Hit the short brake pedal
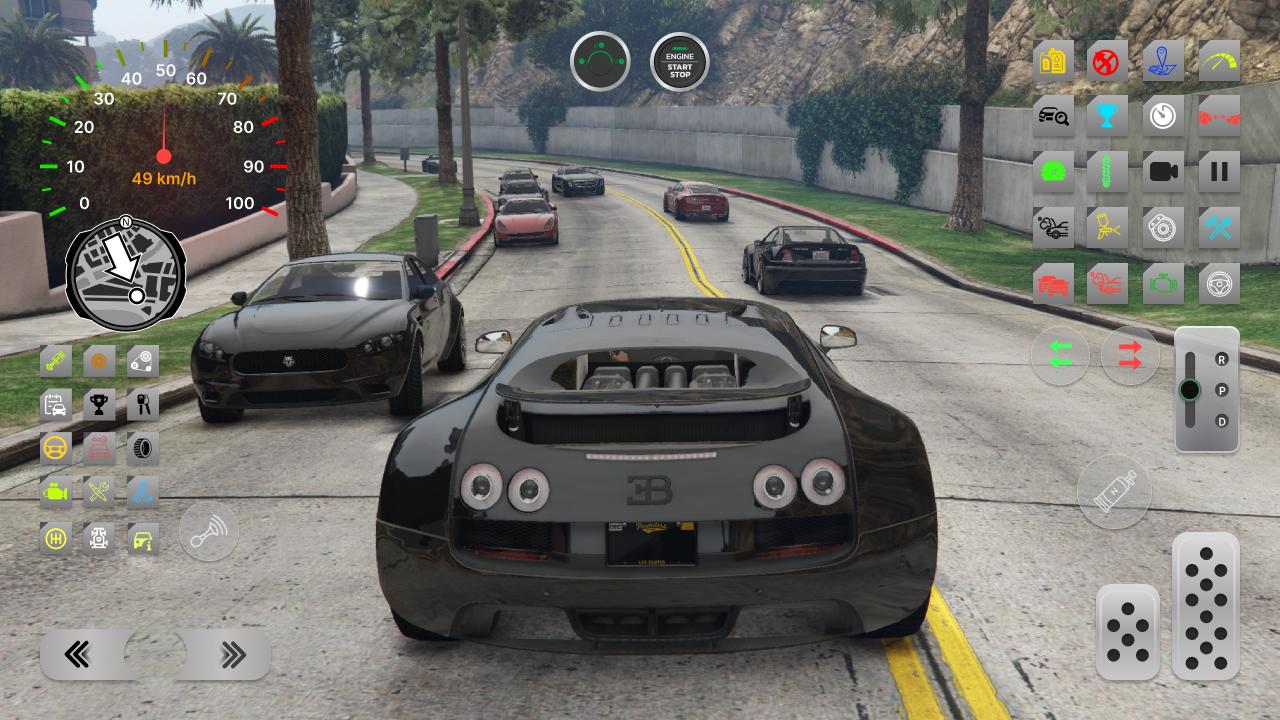This screenshot has height=720, width=1280. (x=1128, y=632)
